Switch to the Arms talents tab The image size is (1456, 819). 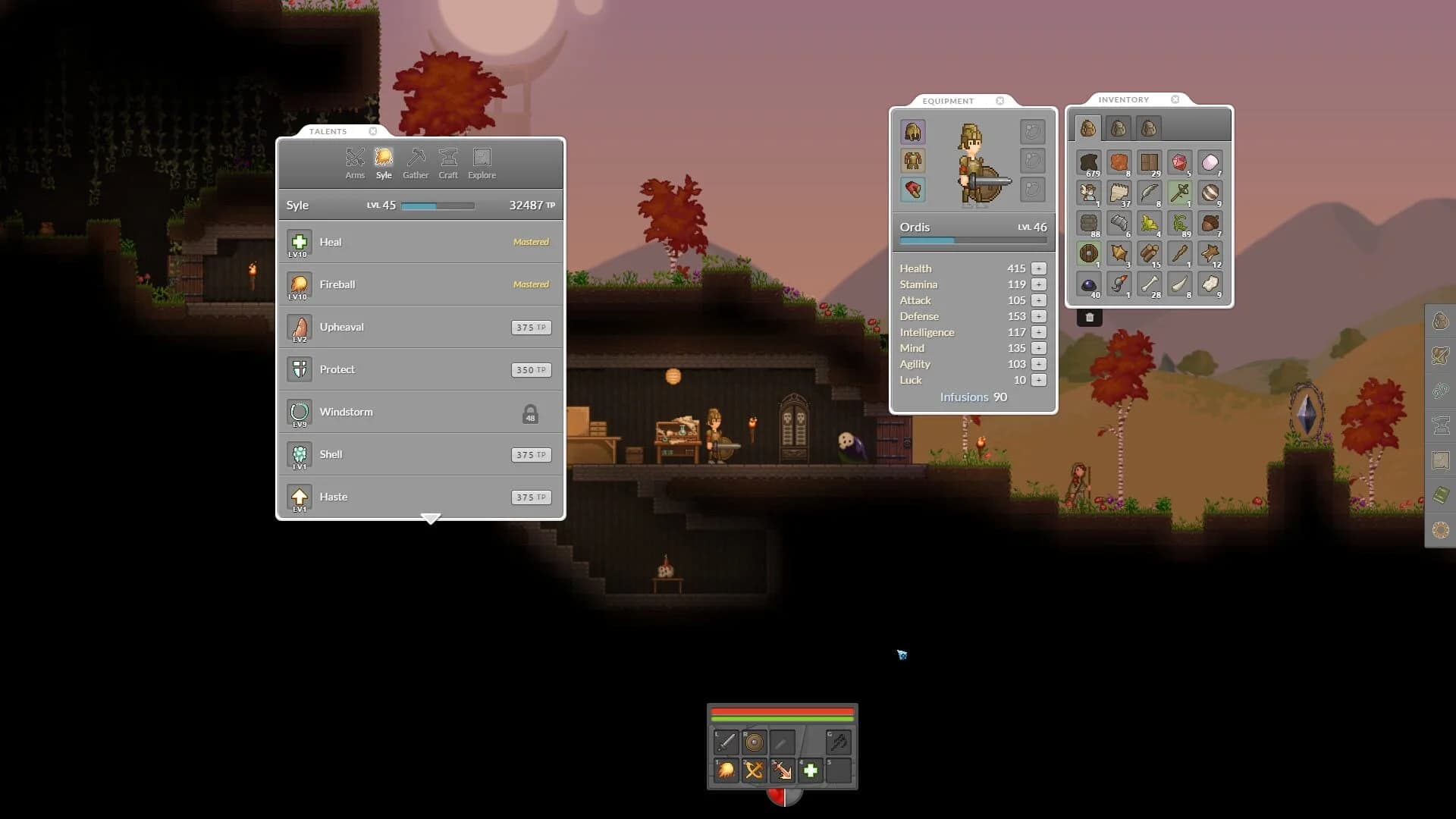point(356,163)
